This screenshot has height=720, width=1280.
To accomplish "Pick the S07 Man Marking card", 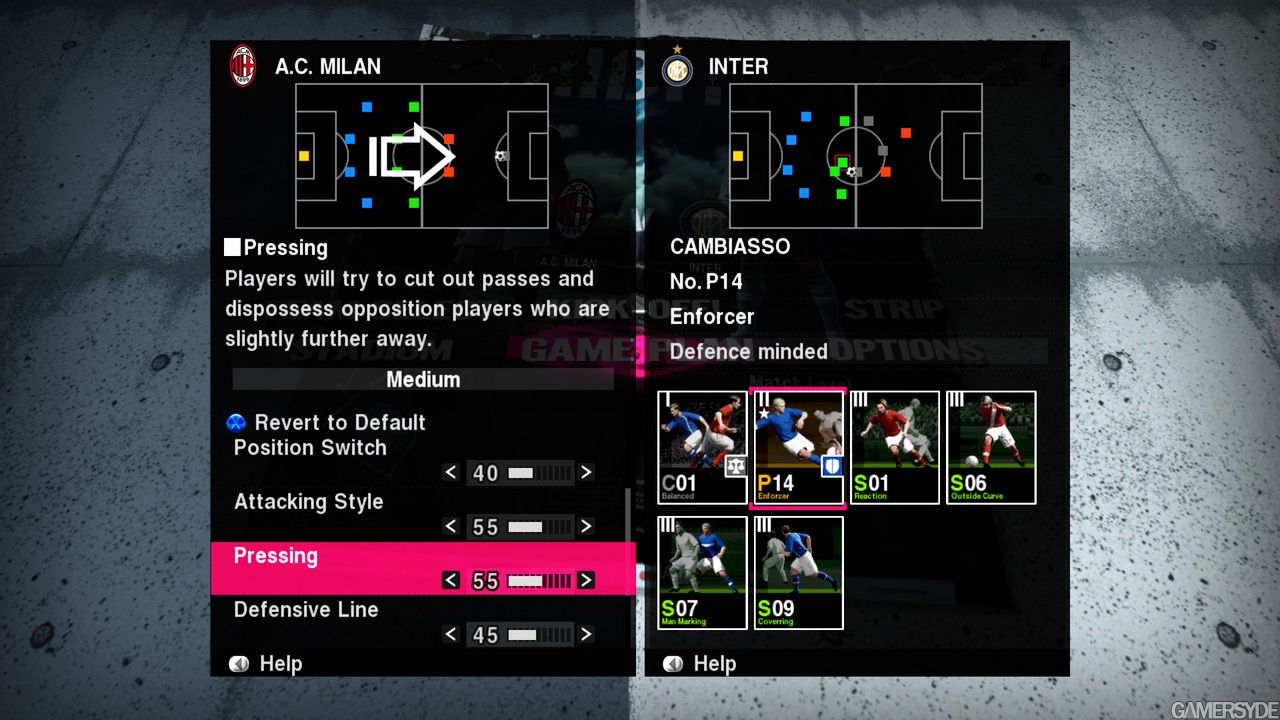I will pyautogui.click(x=702, y=573).
